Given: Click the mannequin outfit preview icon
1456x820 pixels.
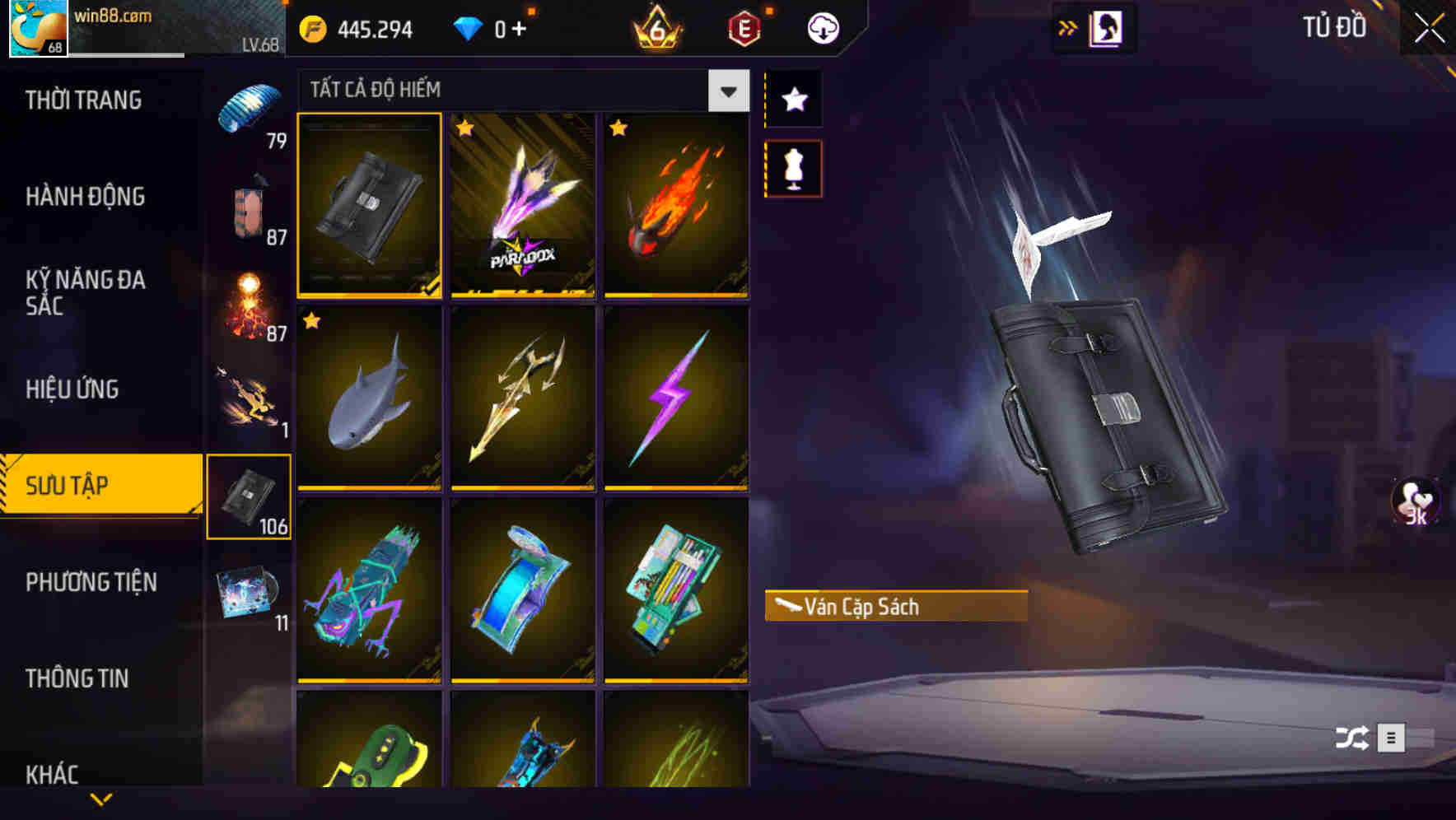Looking at the screenshot, I should click(x=793, y=167).
